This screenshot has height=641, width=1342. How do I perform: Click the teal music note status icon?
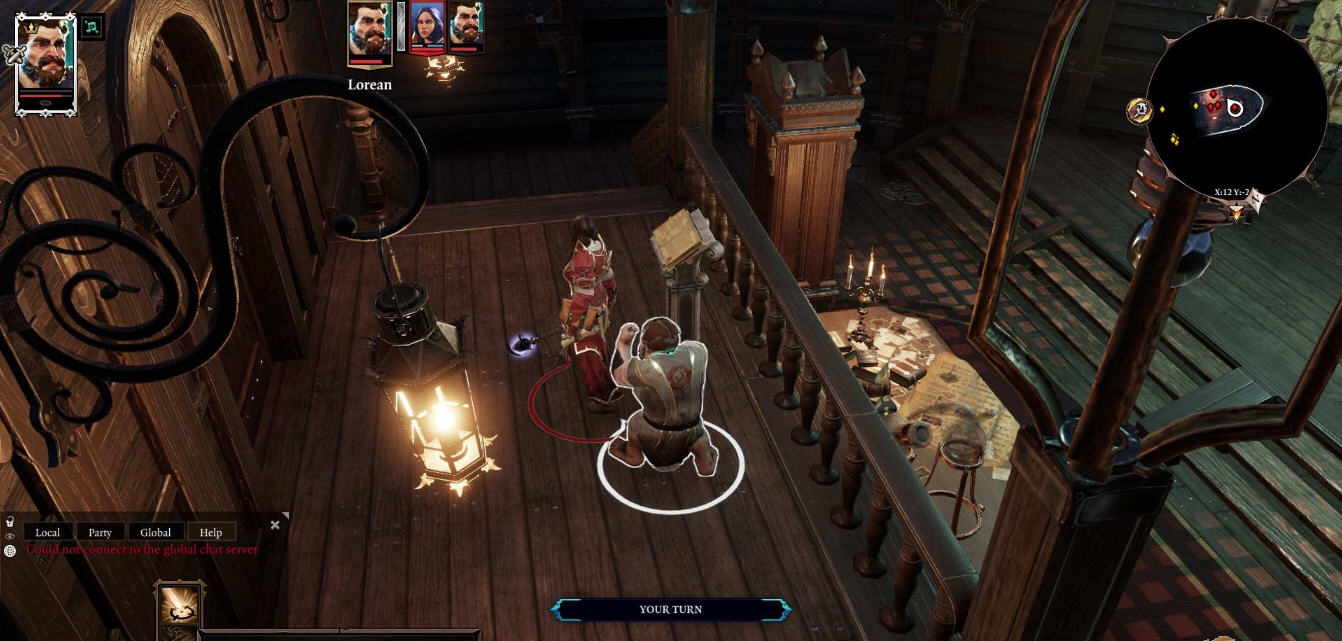pos(92,27)
